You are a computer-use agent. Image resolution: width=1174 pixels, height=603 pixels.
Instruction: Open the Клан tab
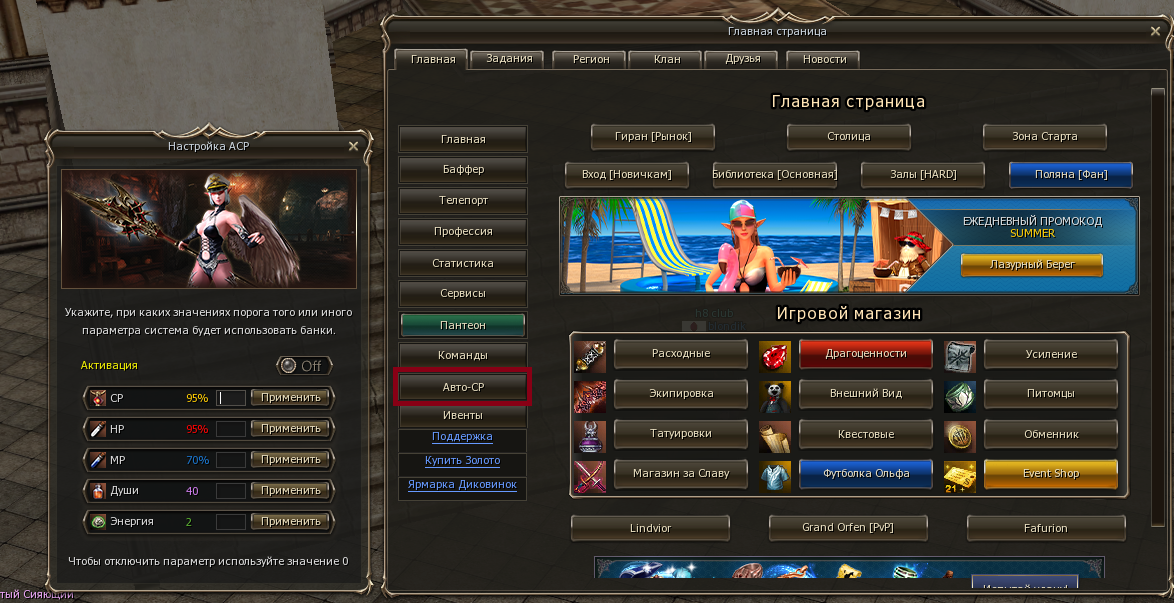[667, 59]
